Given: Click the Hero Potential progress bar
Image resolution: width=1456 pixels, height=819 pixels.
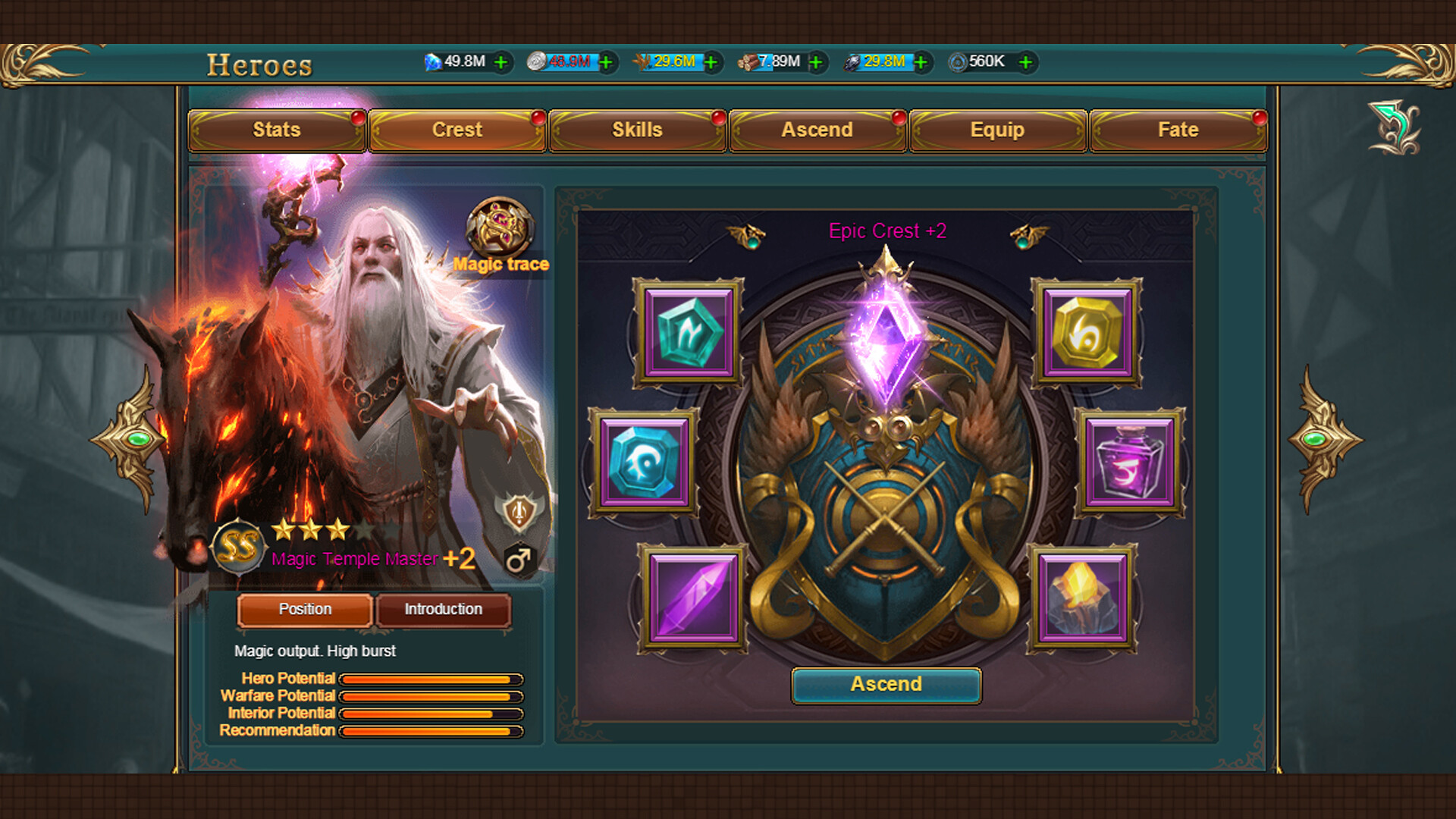Looking at the screenshot, I should coord(432,679).
